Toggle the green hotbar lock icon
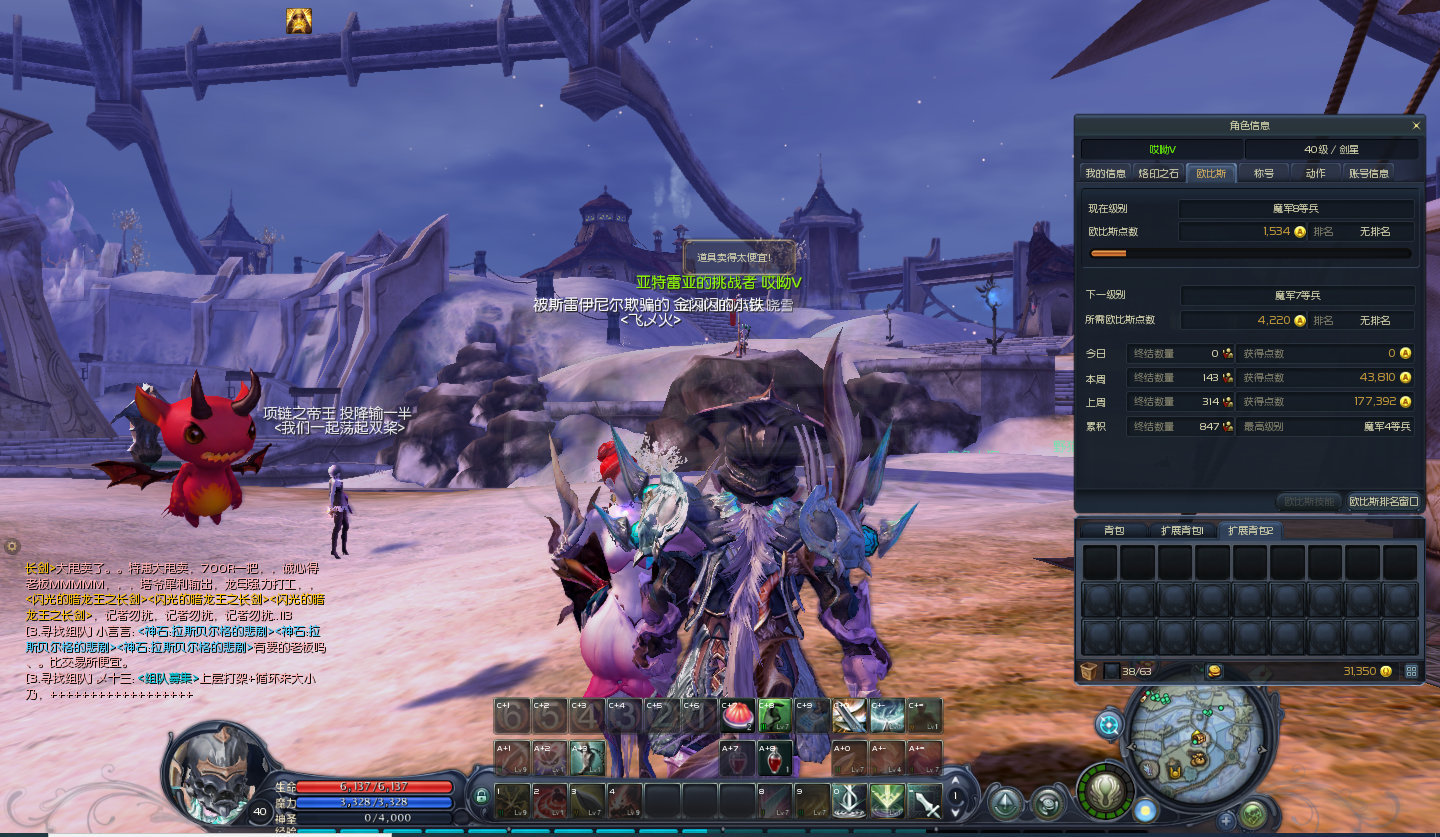Image resolution: width=1440 pixels, height=837 pixels. 481,797
